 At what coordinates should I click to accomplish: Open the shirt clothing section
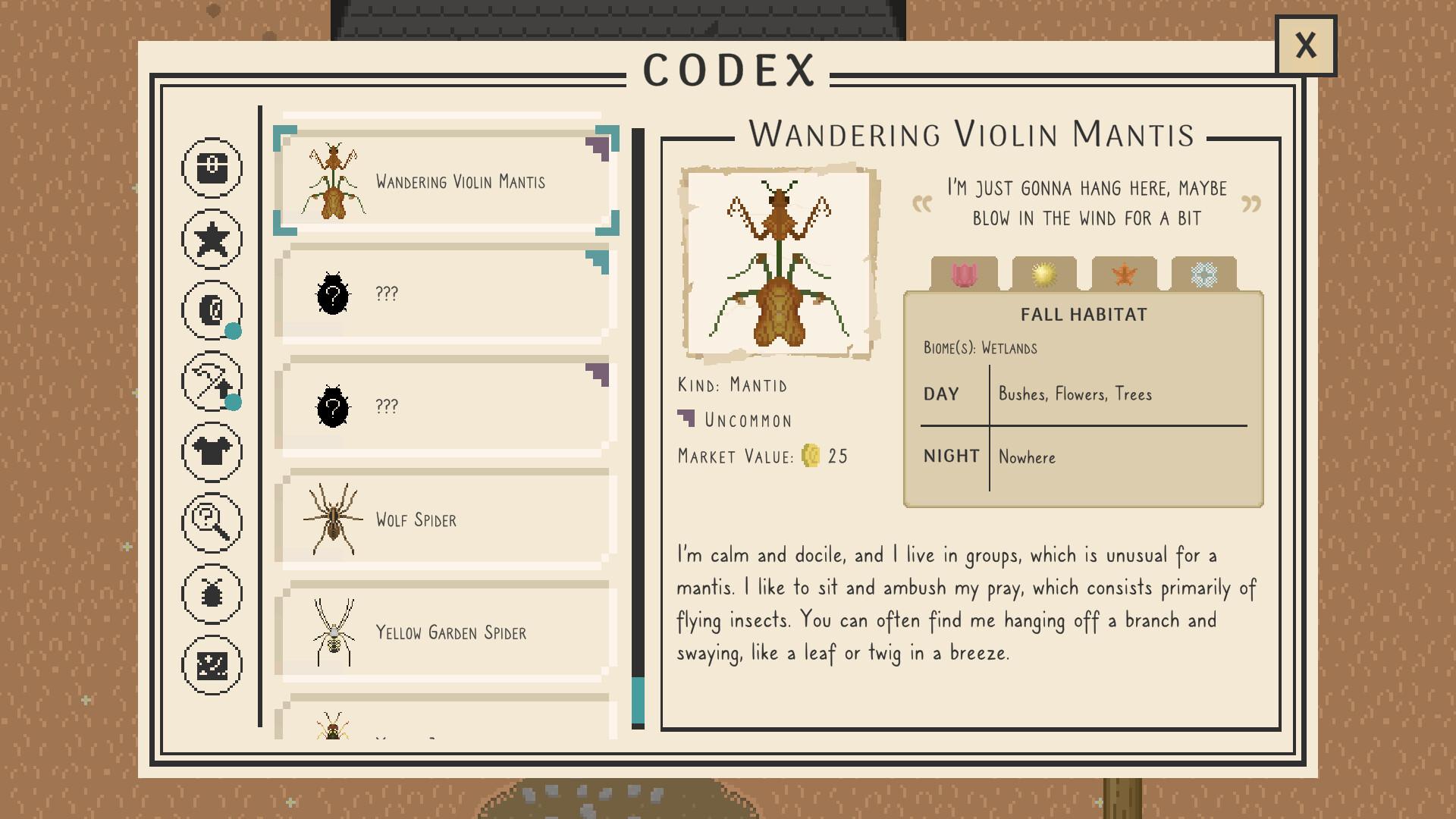[x=212, y=452]
